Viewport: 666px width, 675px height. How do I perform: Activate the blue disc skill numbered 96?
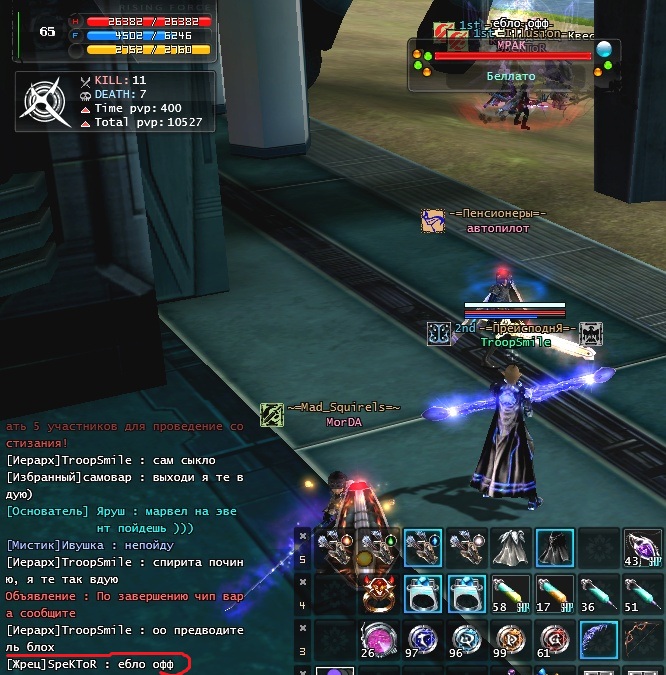(466, 639)
